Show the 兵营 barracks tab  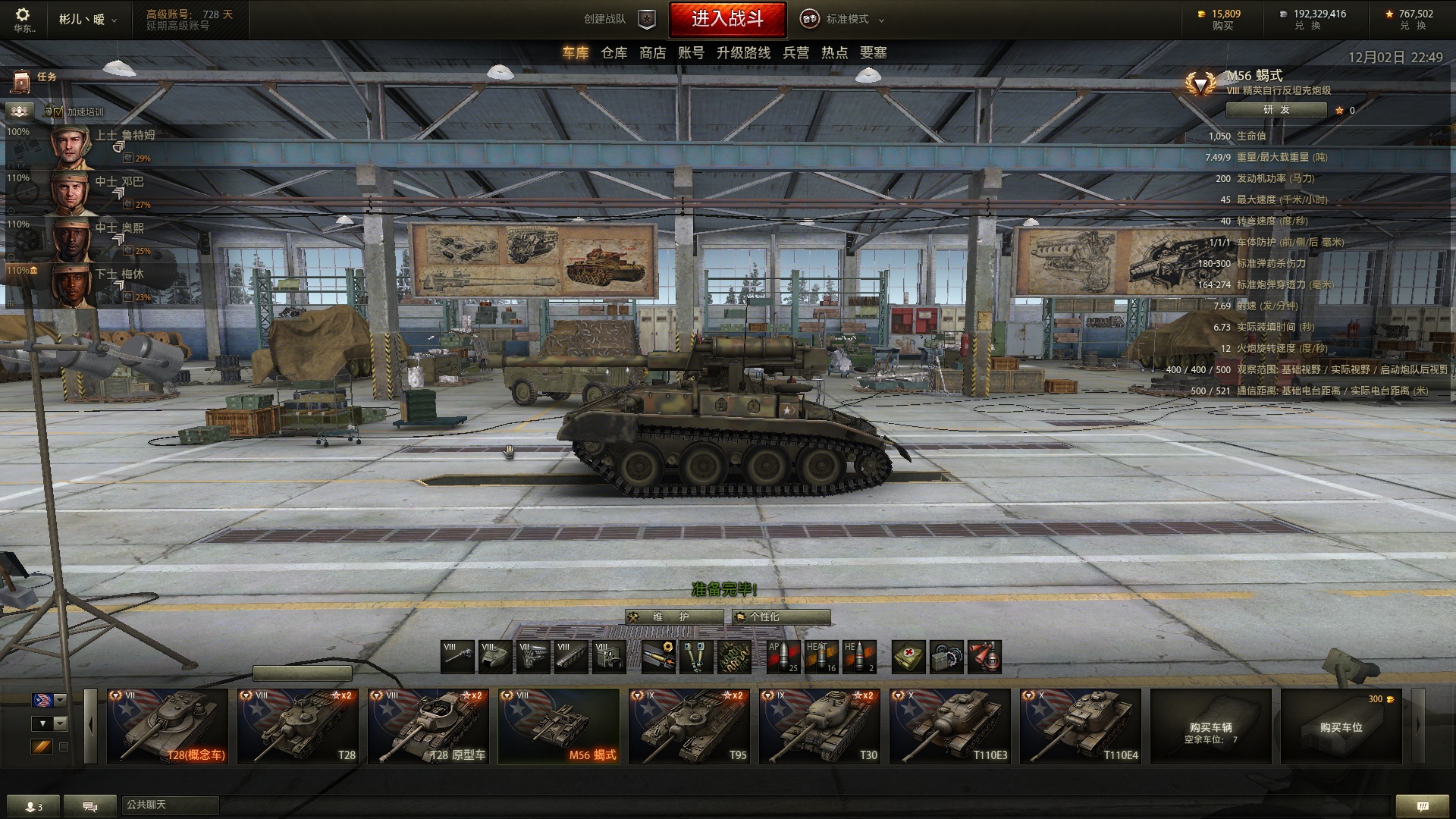[x=795, y=53]
